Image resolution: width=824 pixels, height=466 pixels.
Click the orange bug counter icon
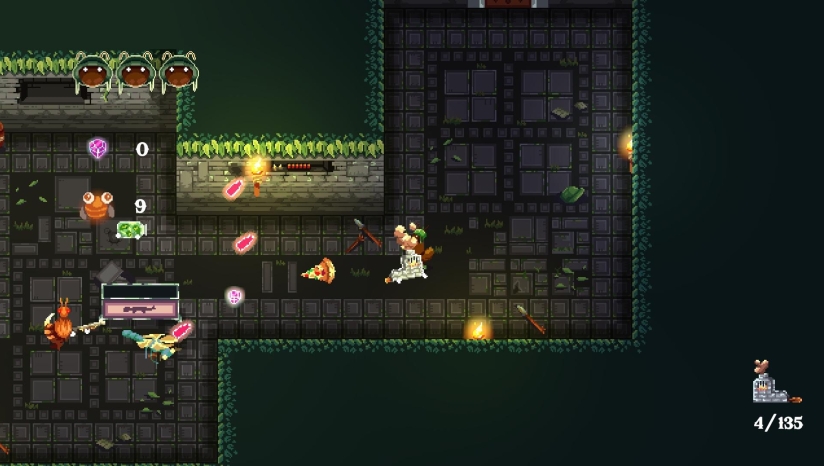pos(97,207)
